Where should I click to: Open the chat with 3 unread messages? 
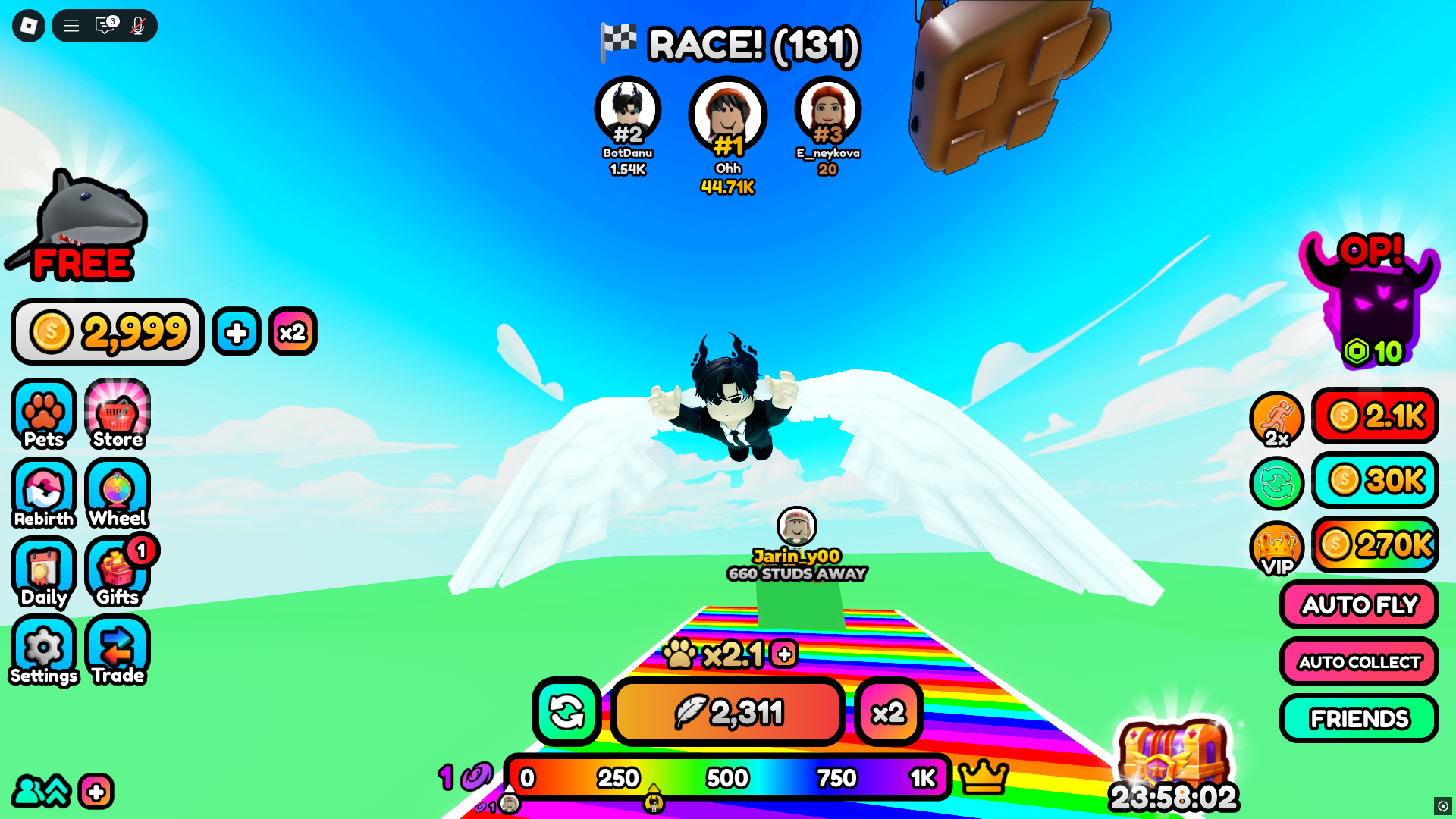click(104, 25)
